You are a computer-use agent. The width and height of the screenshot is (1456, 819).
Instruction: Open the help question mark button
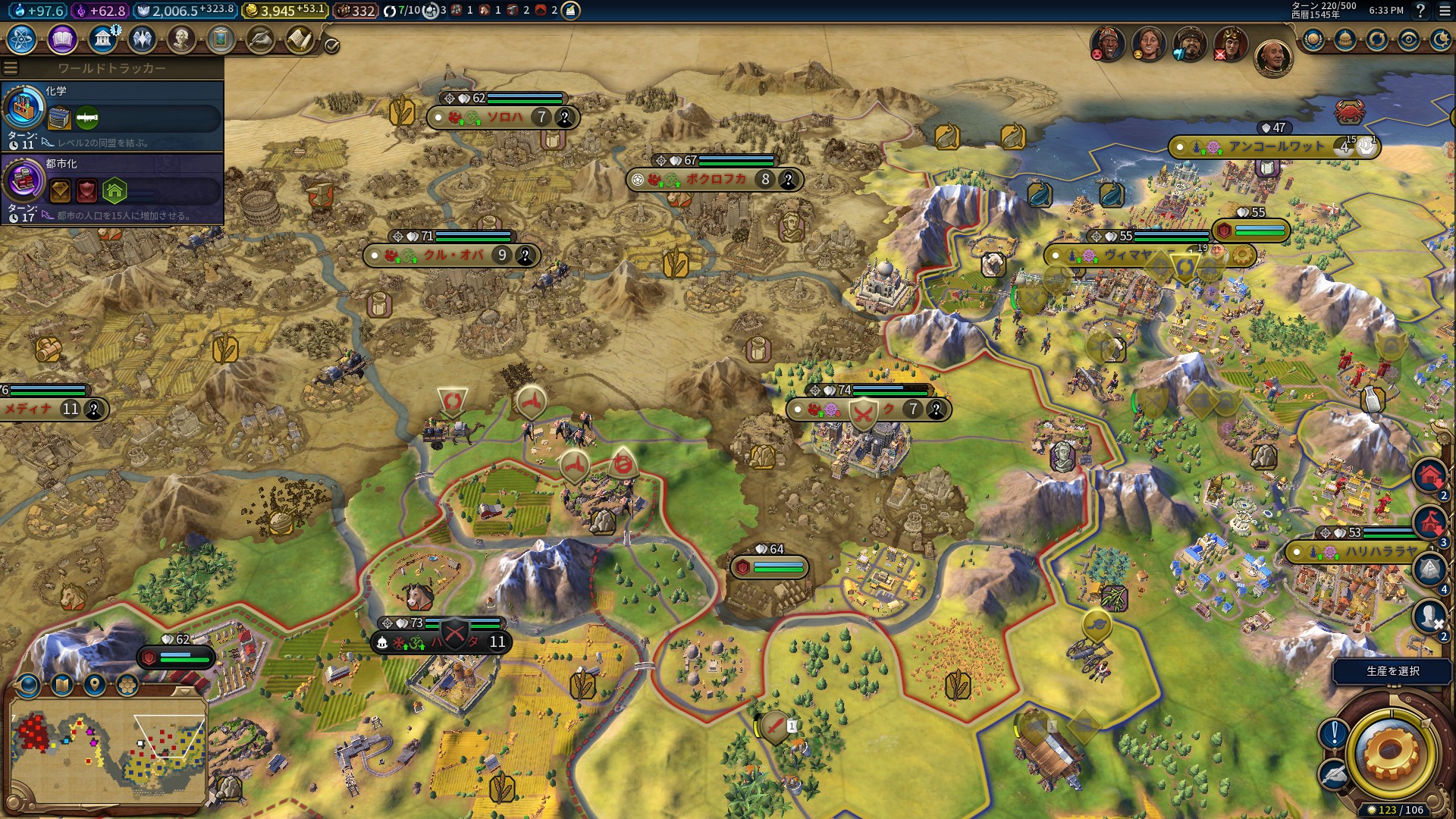1420,10
